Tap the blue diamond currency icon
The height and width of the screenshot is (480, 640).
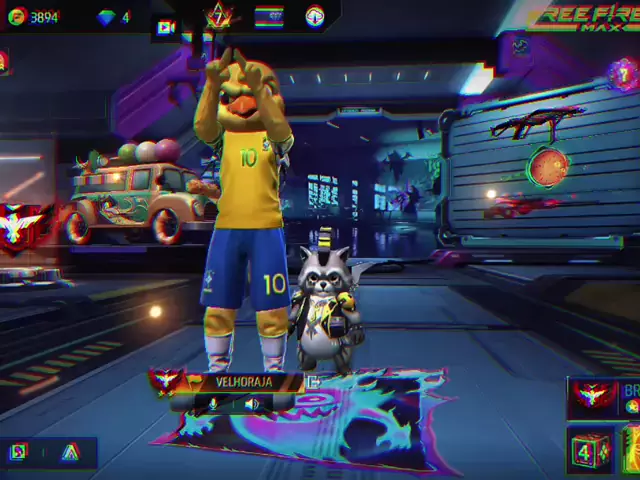107,17
